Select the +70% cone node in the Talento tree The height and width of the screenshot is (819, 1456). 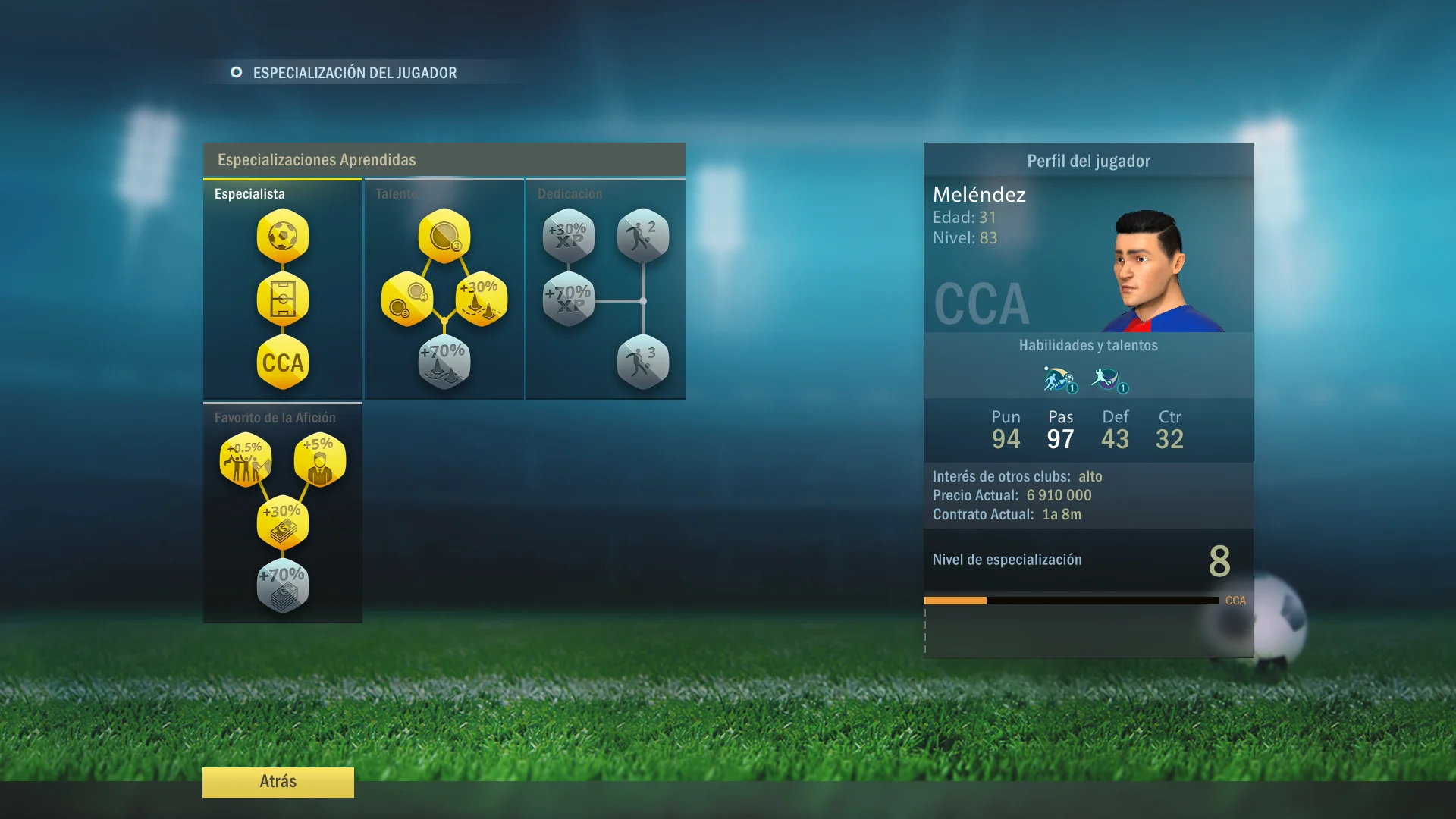click(443, 362)
